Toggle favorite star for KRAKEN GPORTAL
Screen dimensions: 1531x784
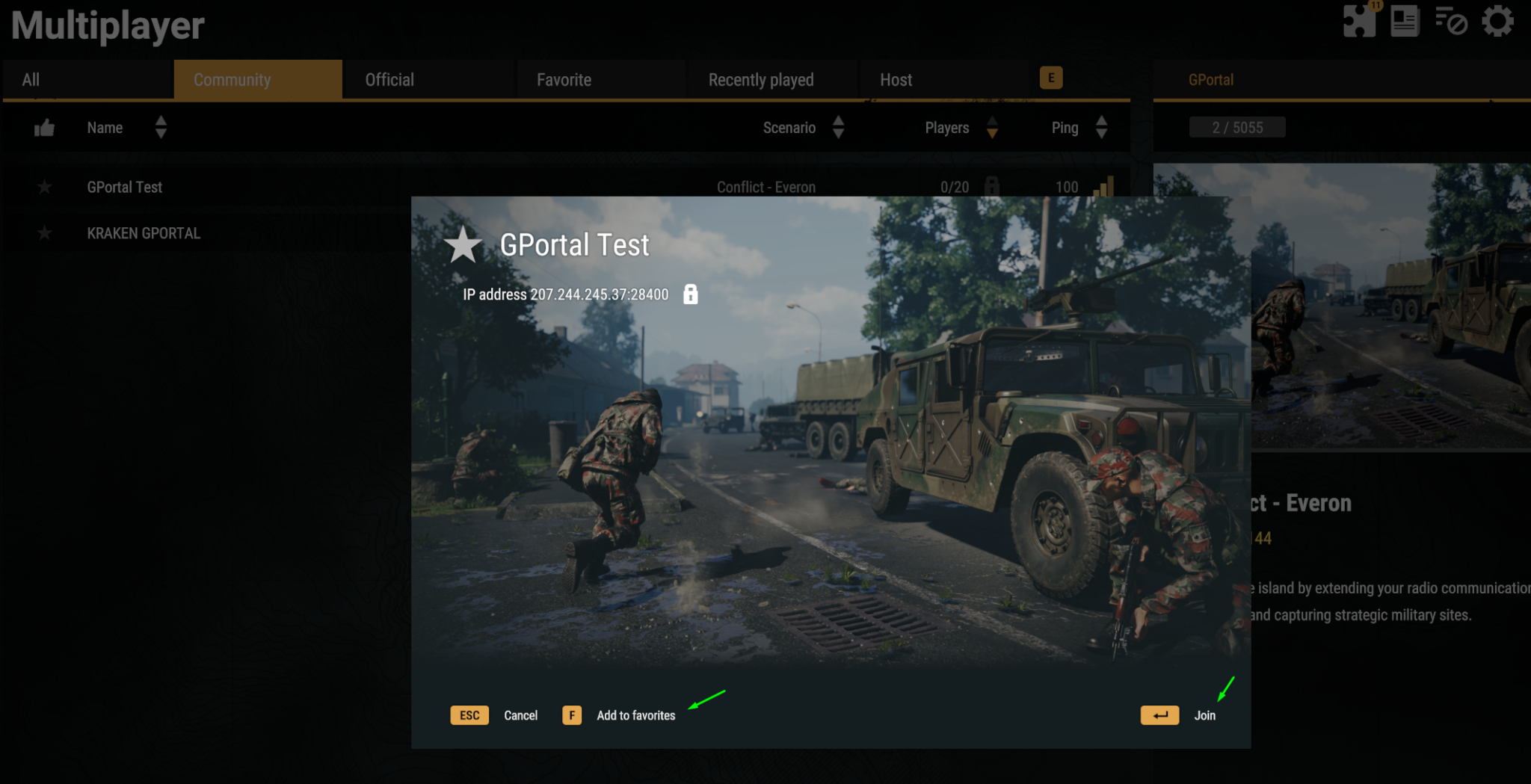[x=44, y=232]
